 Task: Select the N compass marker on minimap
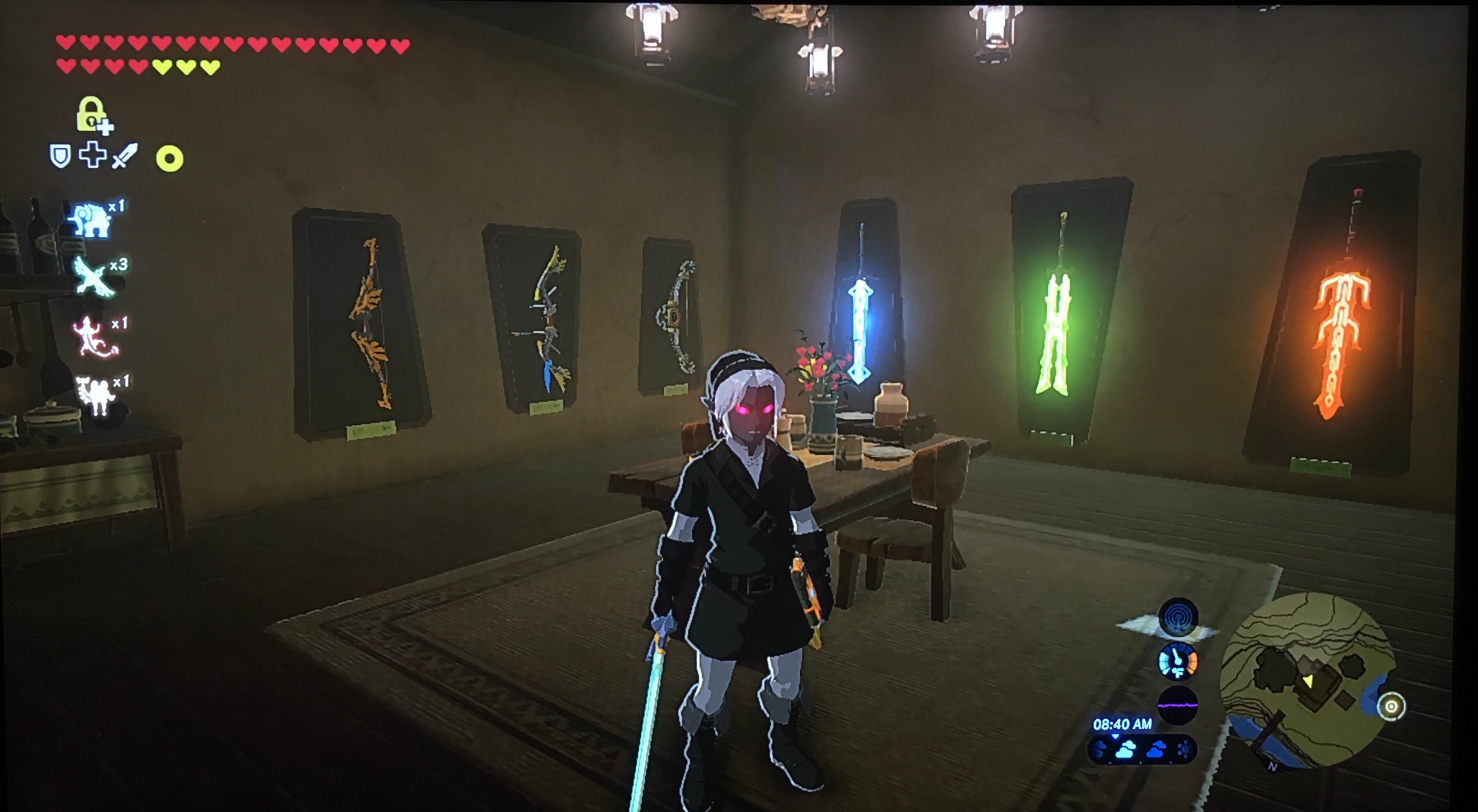(1272, 767)
